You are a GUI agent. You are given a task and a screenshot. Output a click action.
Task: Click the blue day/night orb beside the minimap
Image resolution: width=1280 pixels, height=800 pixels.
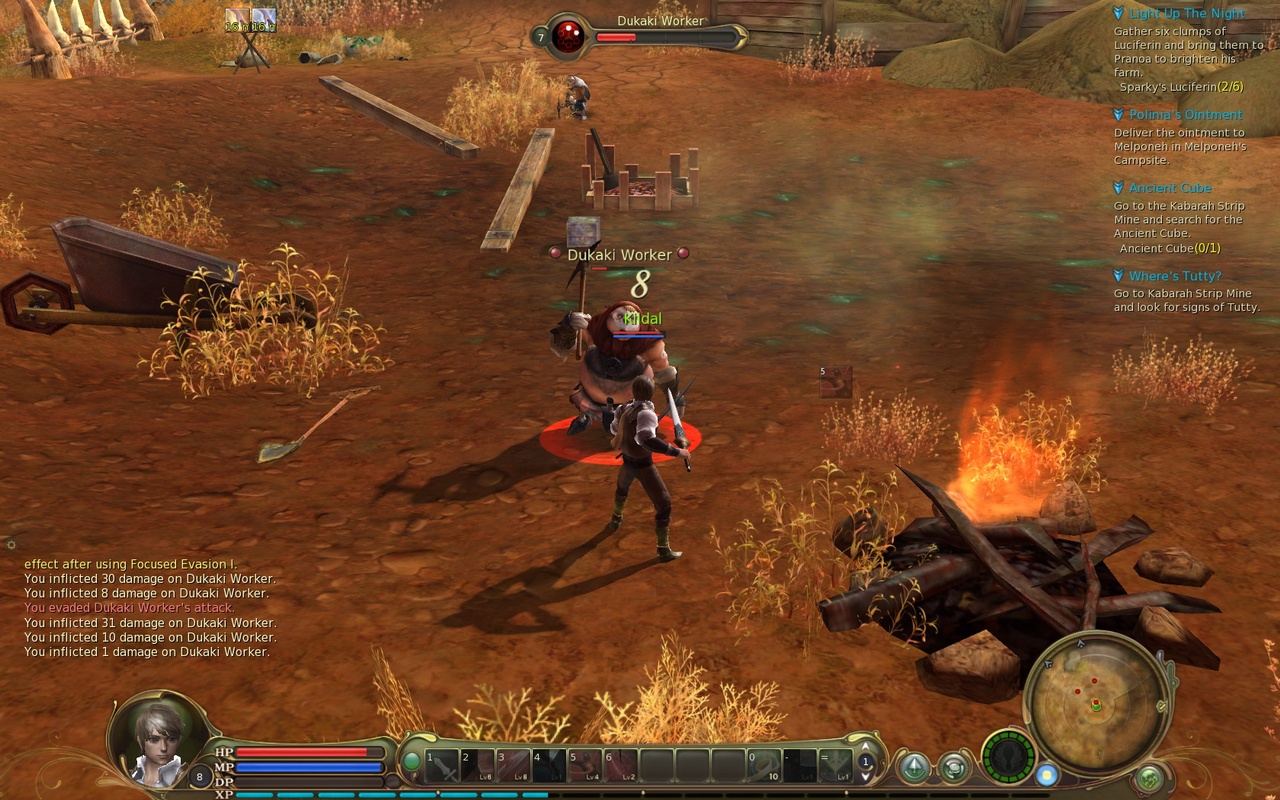[x=1045, y=776]
